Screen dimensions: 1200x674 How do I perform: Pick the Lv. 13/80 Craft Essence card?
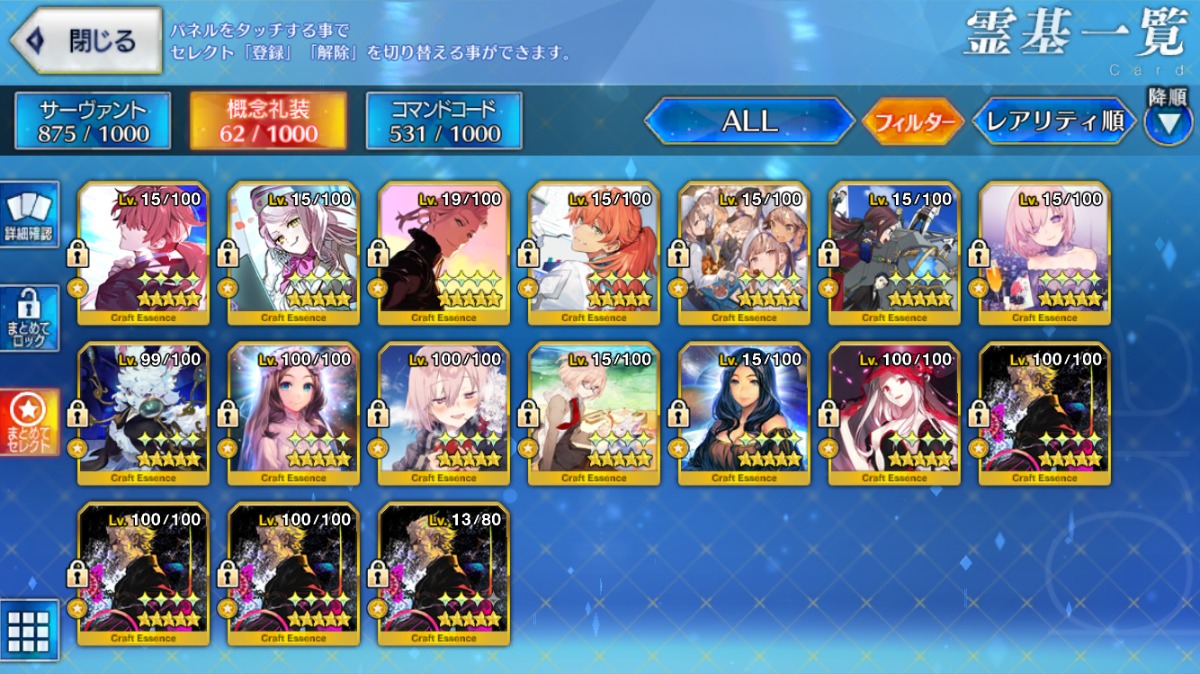pos(443,573)
